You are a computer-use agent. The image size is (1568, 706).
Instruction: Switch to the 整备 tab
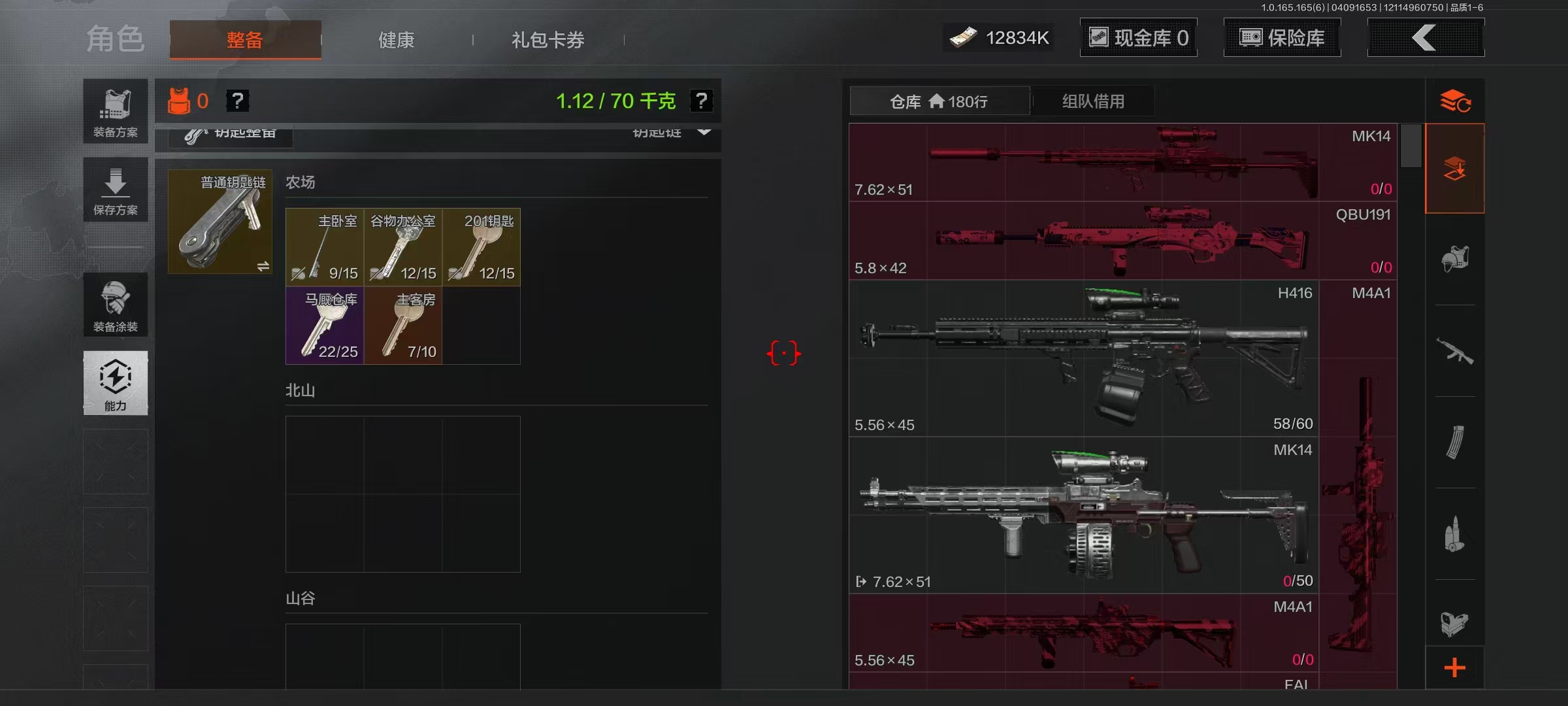tap(245, 40)
